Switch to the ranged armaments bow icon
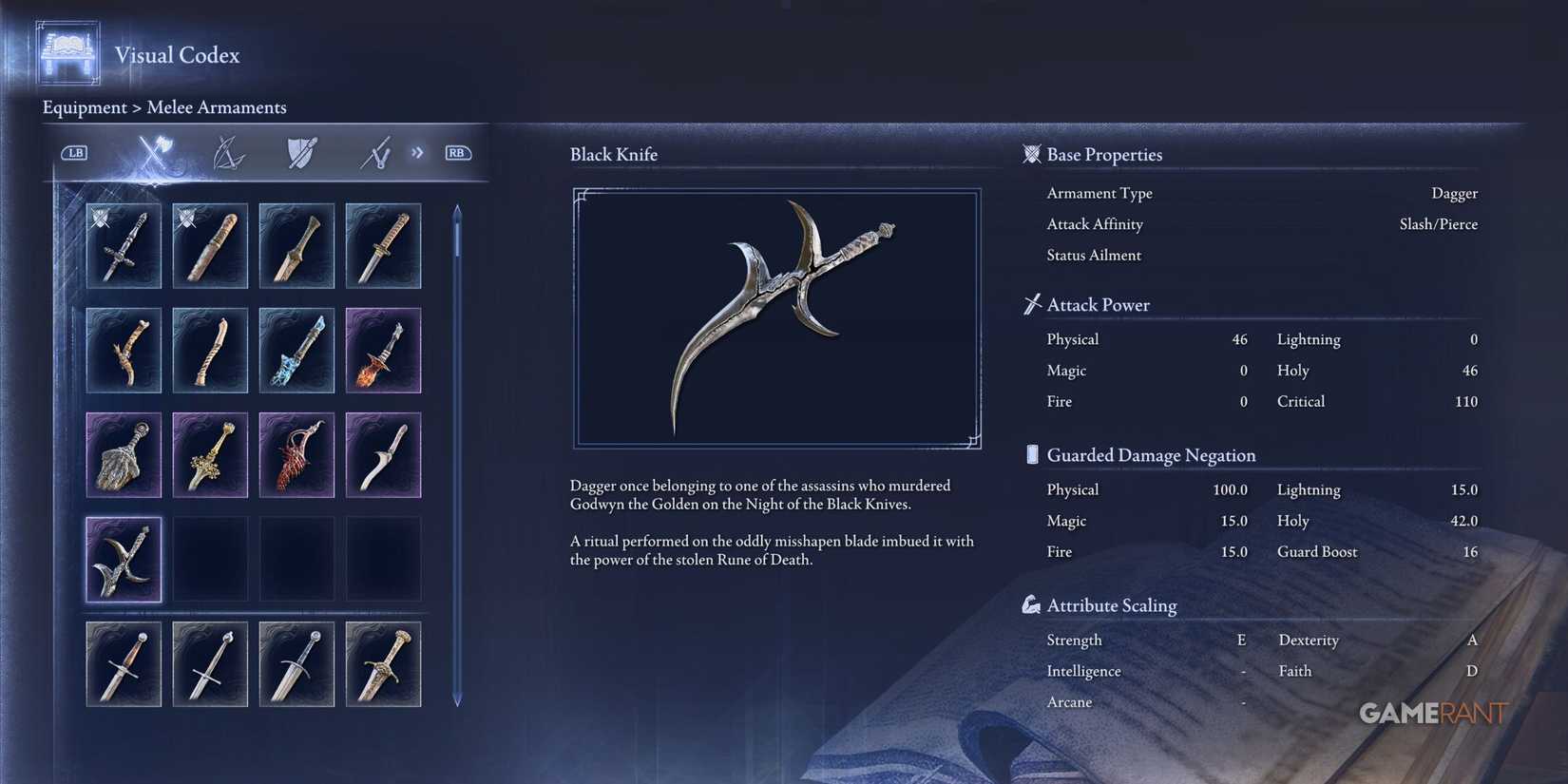This screenshot has height=784, width=1568. [x=228, y=152]
